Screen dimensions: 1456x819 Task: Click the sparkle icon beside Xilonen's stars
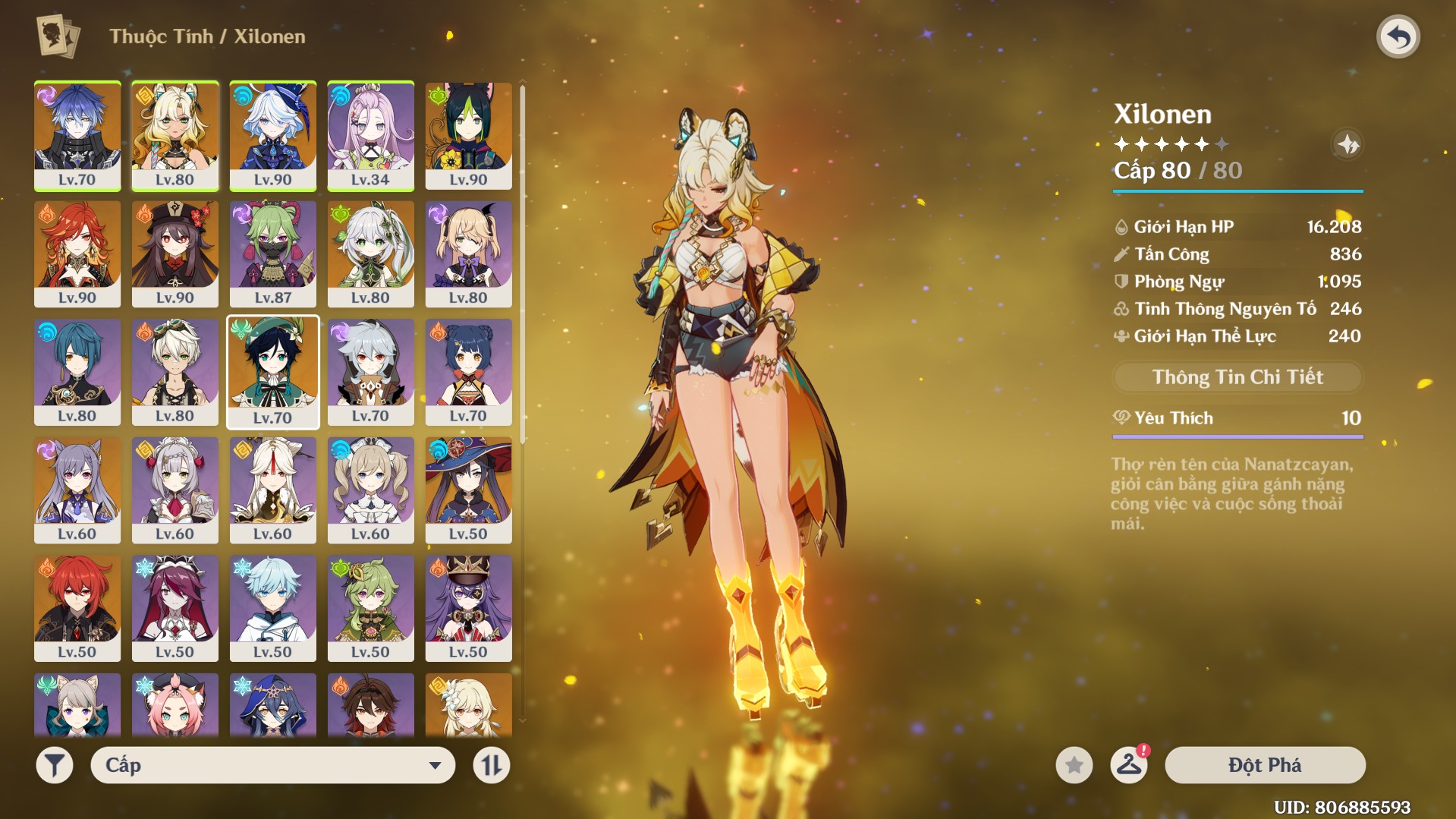[x=1348, y=144]
